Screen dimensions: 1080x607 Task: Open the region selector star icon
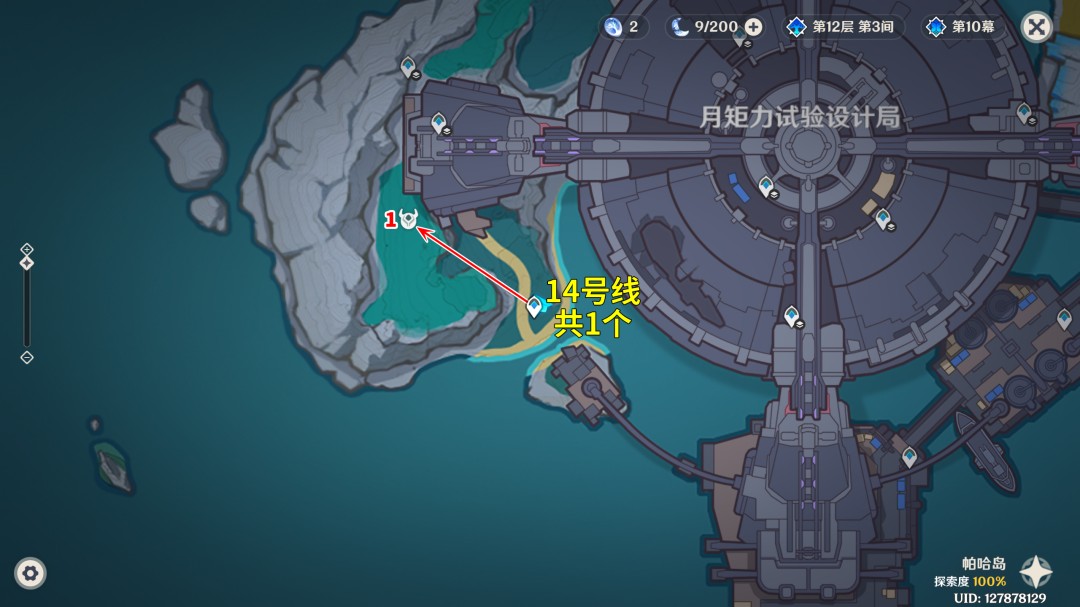click(1035, 572)
